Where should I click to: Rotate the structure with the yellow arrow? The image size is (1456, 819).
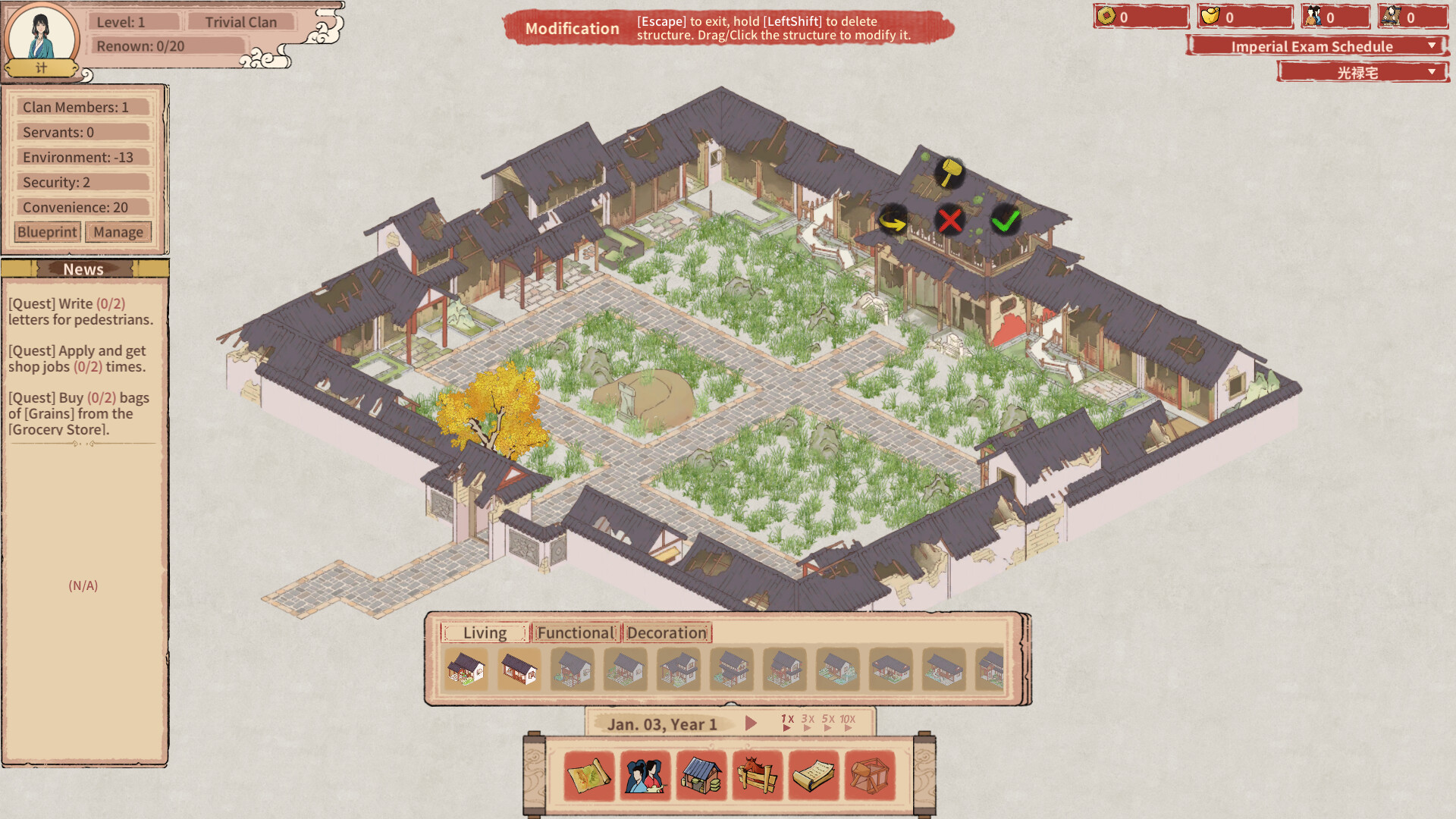point(893,221)
